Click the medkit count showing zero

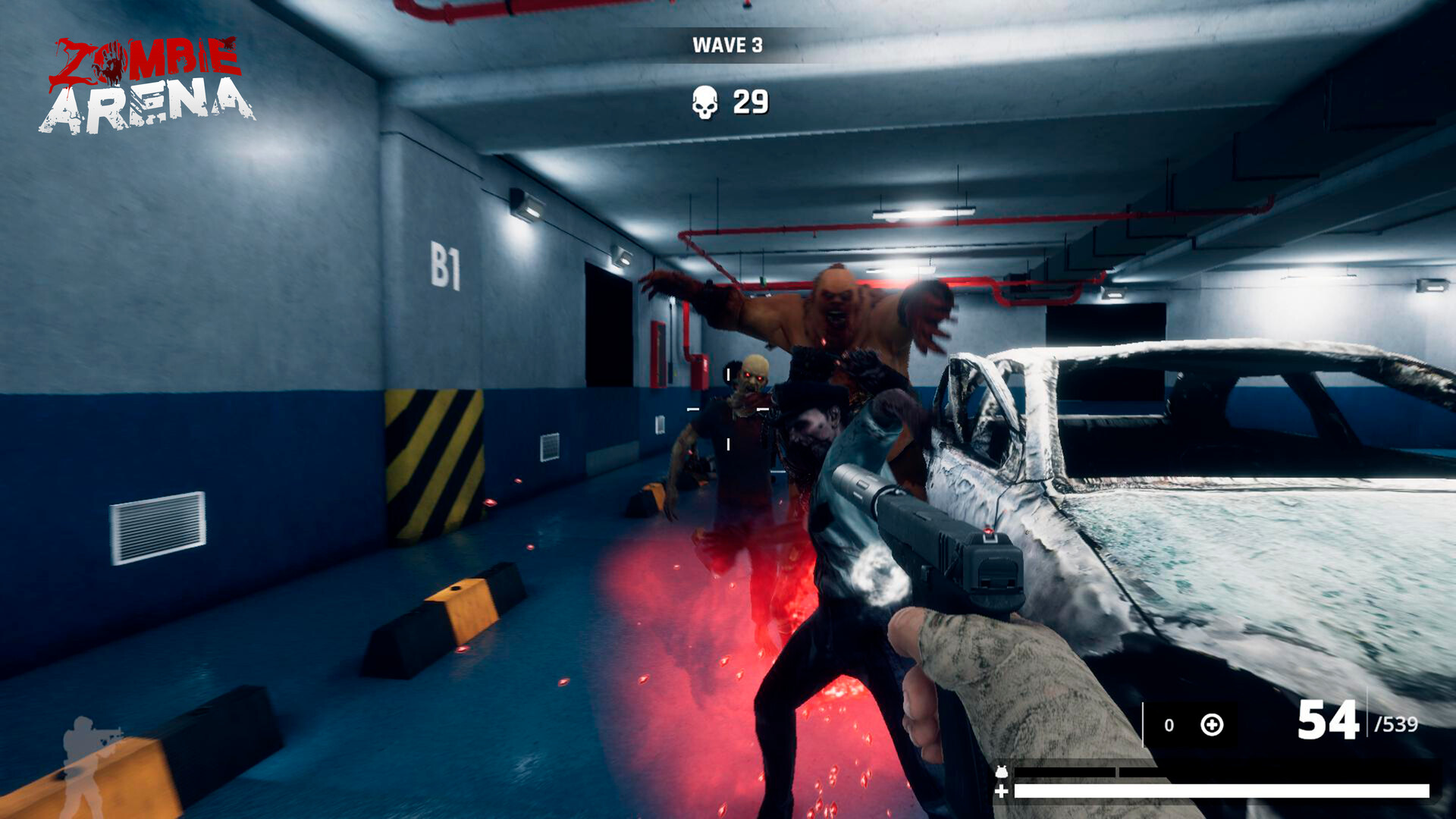tap(1169, 724)
